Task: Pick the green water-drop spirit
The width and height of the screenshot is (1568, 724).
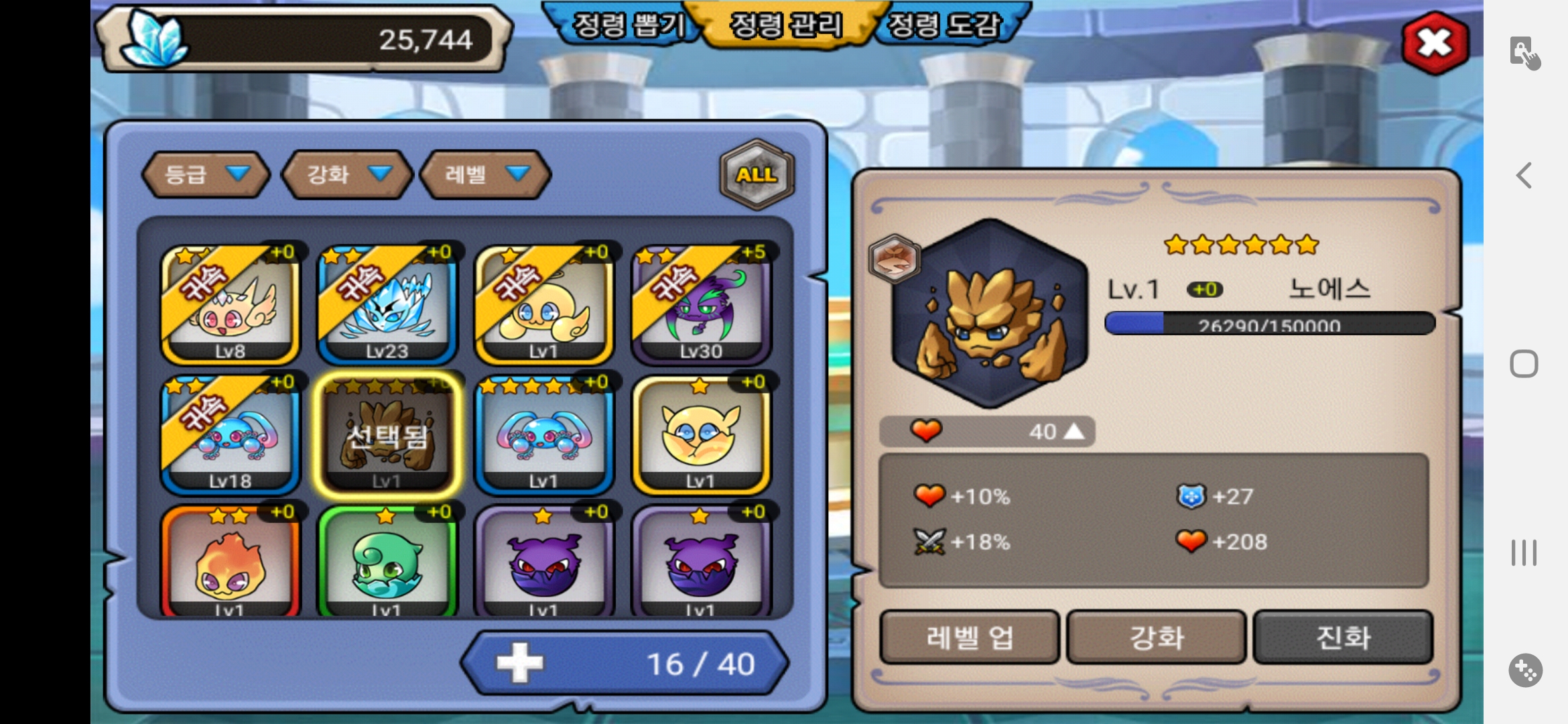Action: [x=387, y=563]
